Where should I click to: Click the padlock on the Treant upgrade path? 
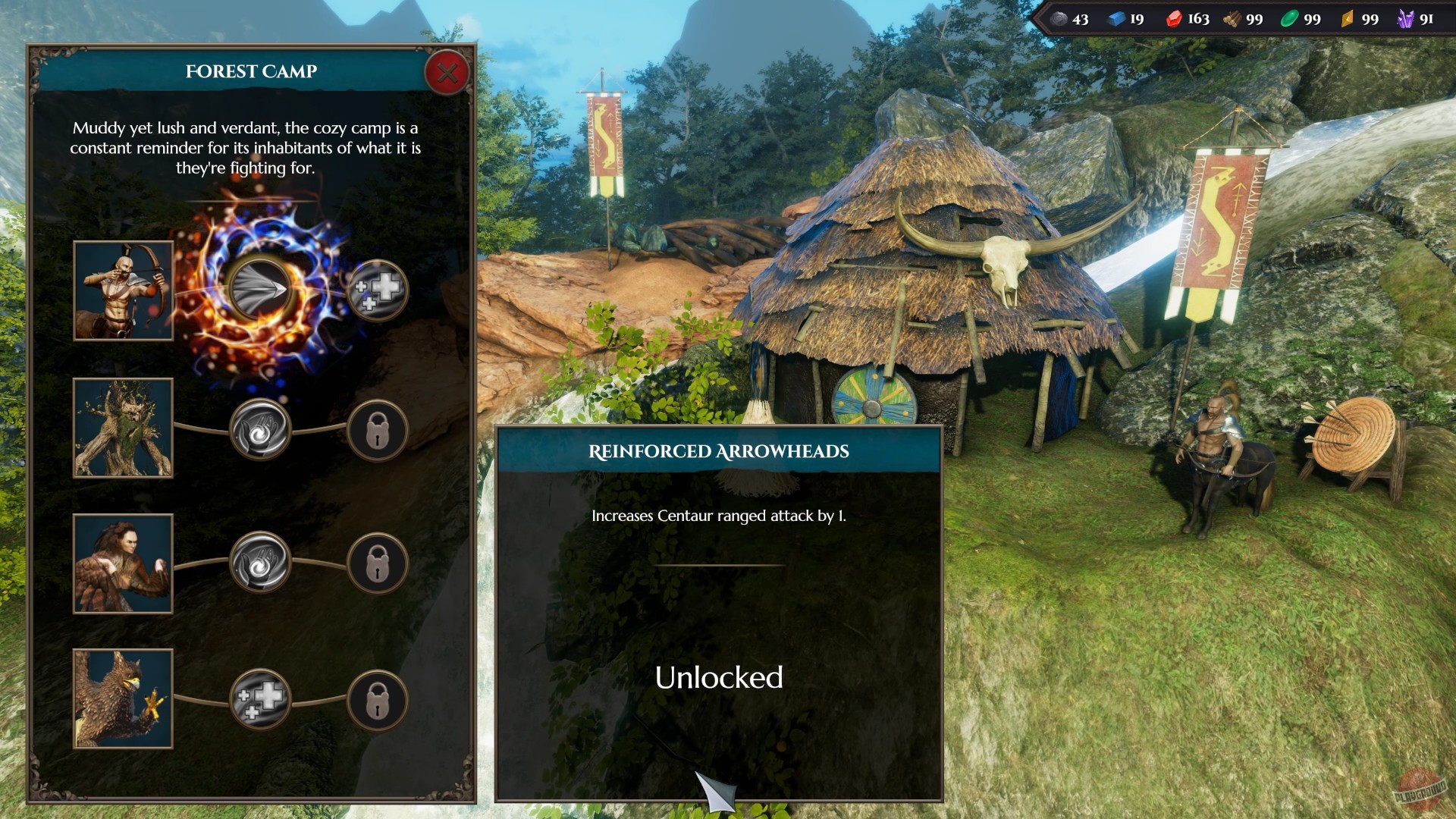tap(377, 430)
